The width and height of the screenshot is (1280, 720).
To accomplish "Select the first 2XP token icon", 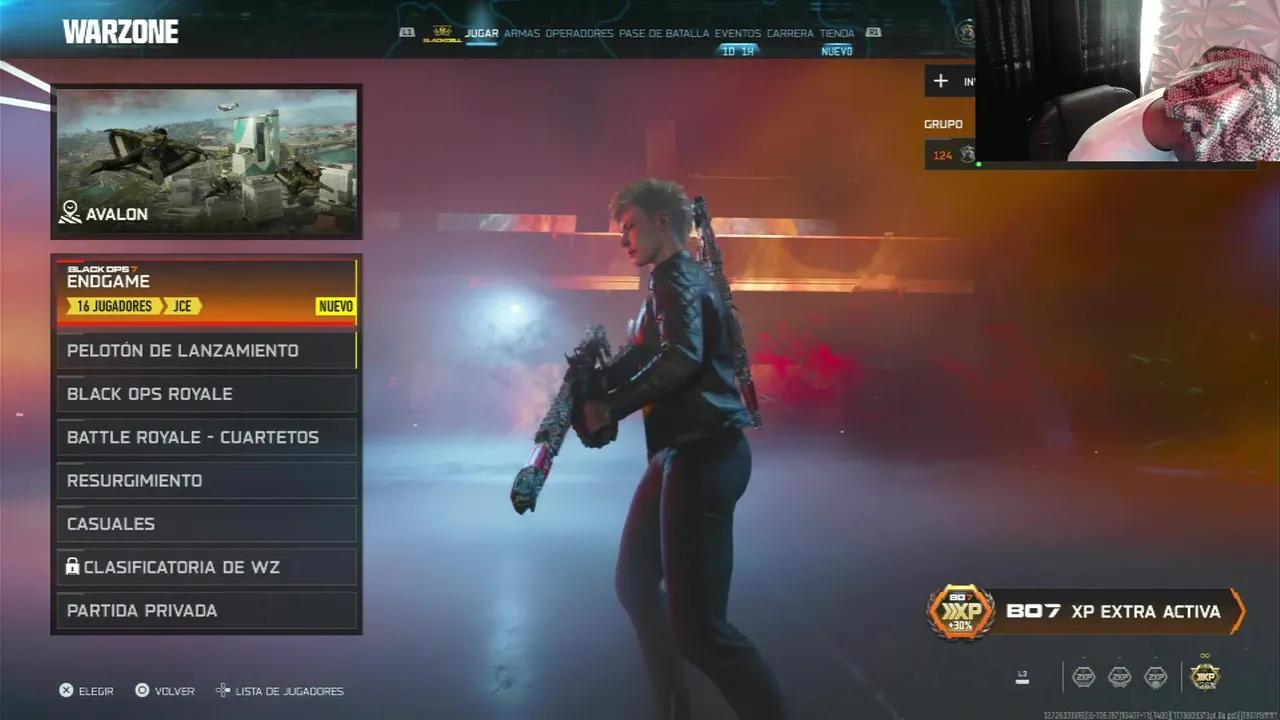I will pos(1083,677).
